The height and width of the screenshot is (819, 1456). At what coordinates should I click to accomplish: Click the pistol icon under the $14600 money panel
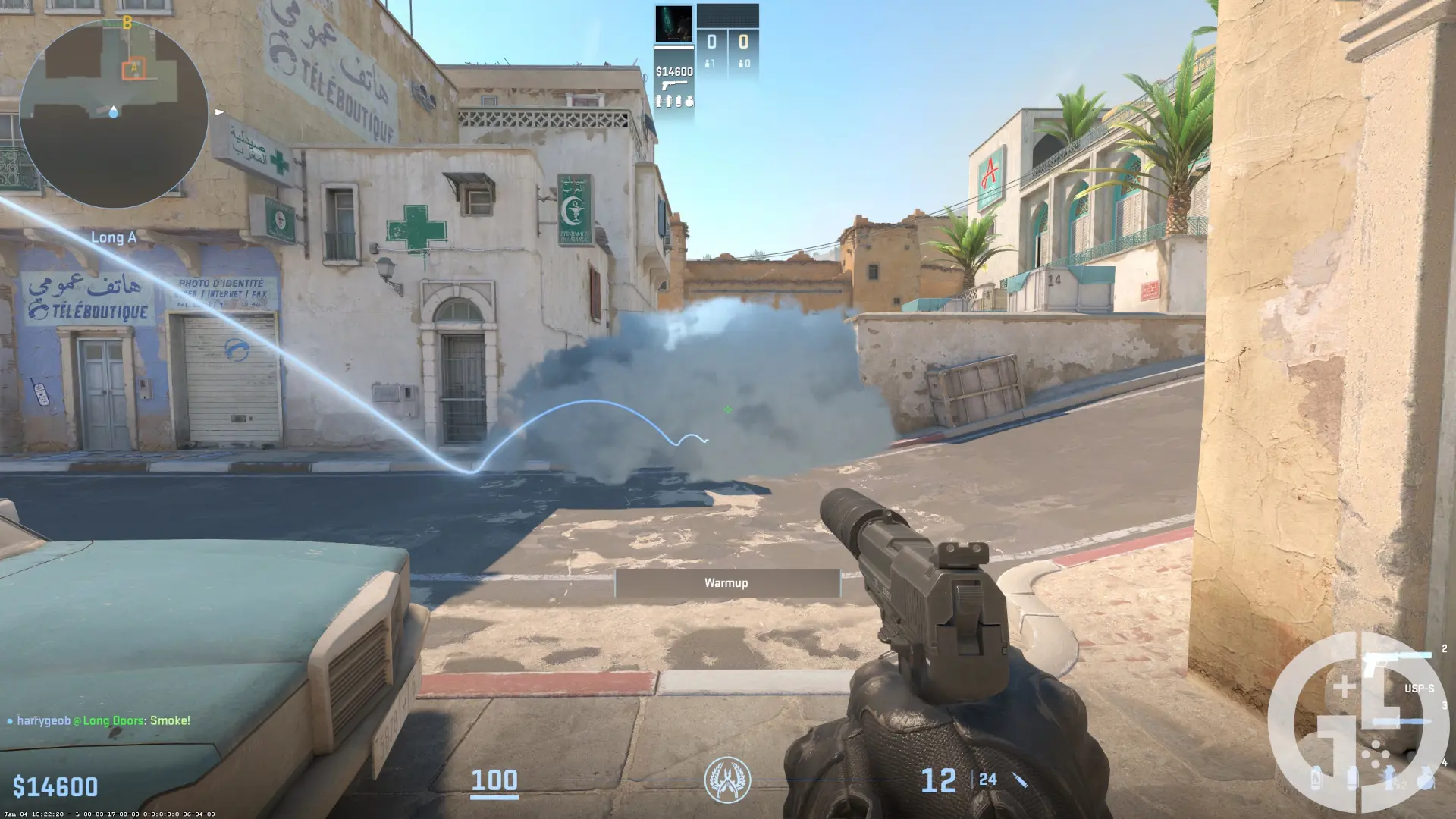[x=675, y=84]
